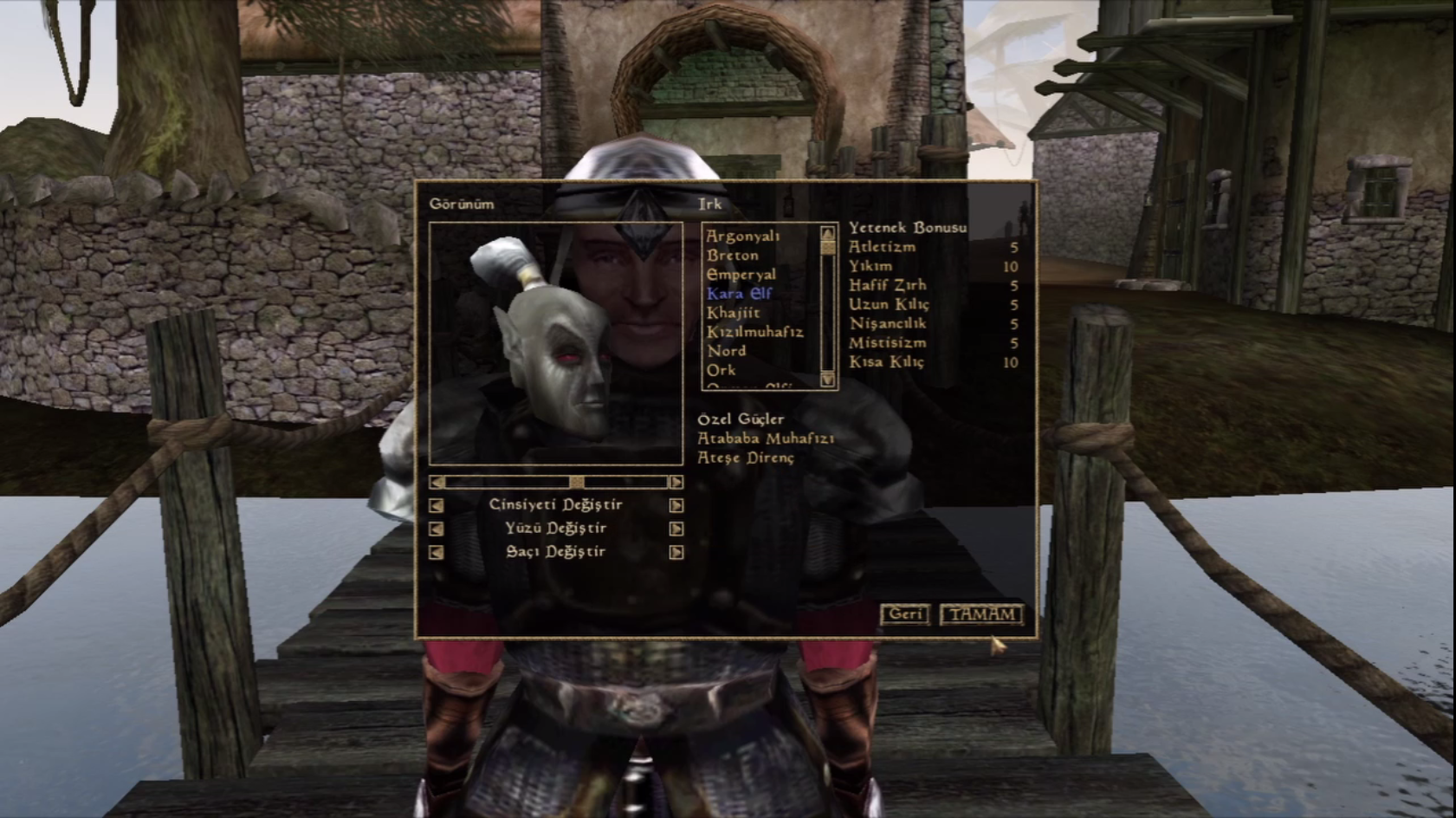Click the race list's scroll-up arrow
Image resolution: width=1456 pixels, height=818 pixels.
828,232
